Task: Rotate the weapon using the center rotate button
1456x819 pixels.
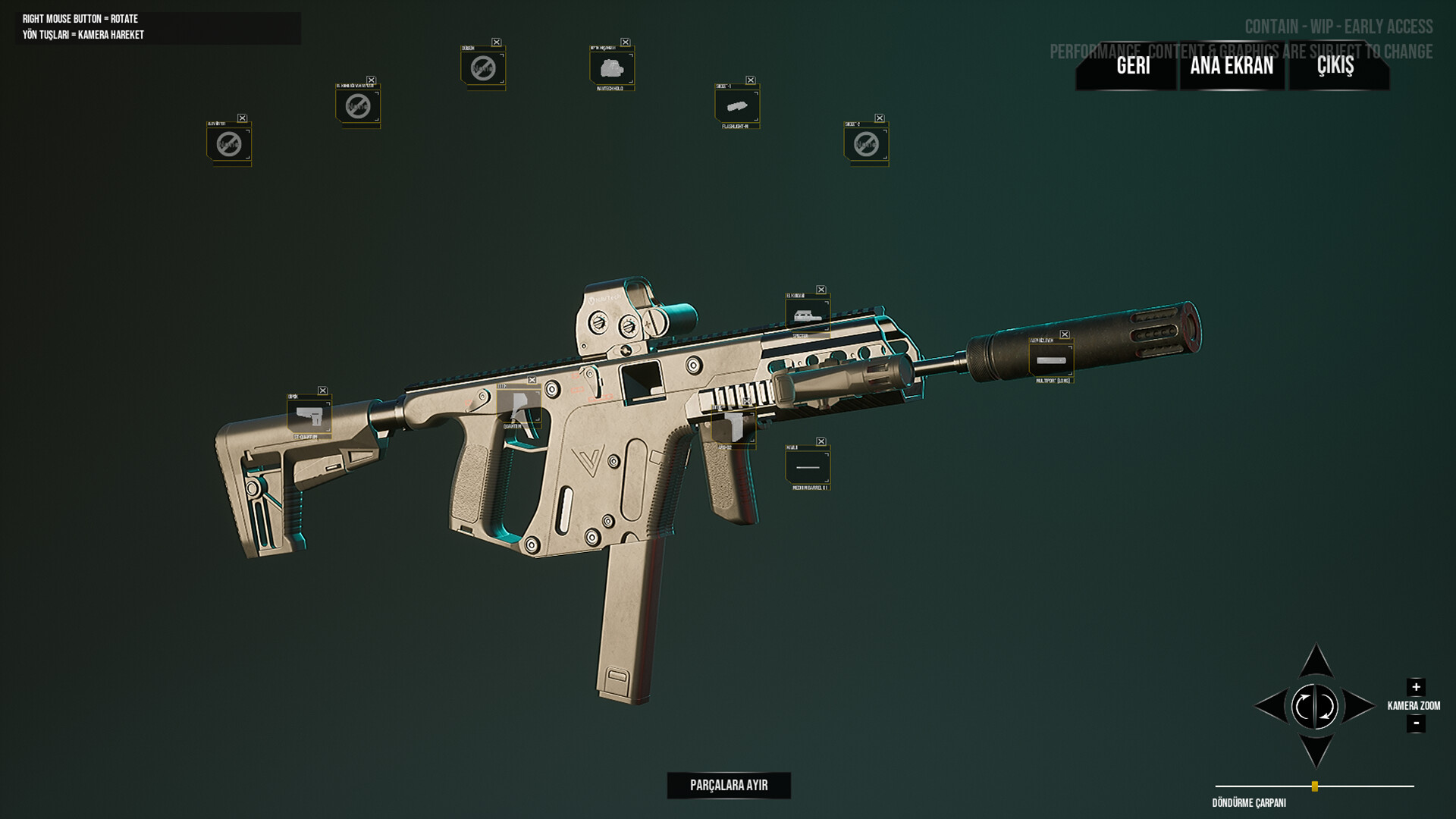Action: (1316, 706)
